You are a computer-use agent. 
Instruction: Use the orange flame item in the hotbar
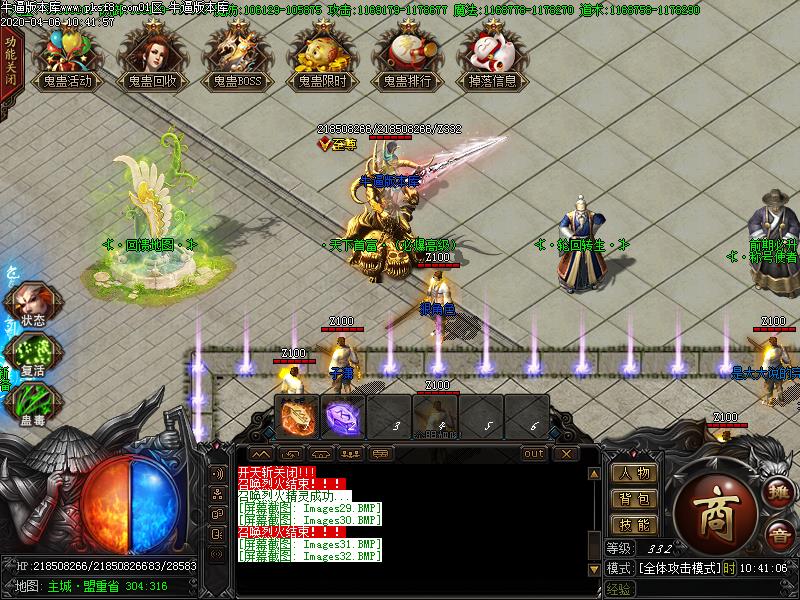(x=297, y=415)
